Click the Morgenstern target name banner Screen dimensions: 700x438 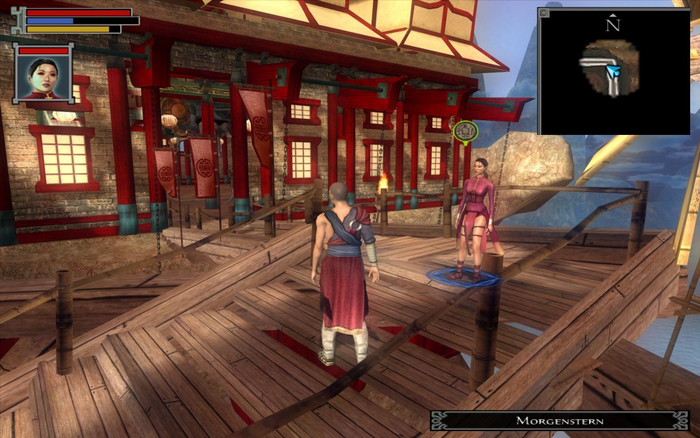point(560,421)
